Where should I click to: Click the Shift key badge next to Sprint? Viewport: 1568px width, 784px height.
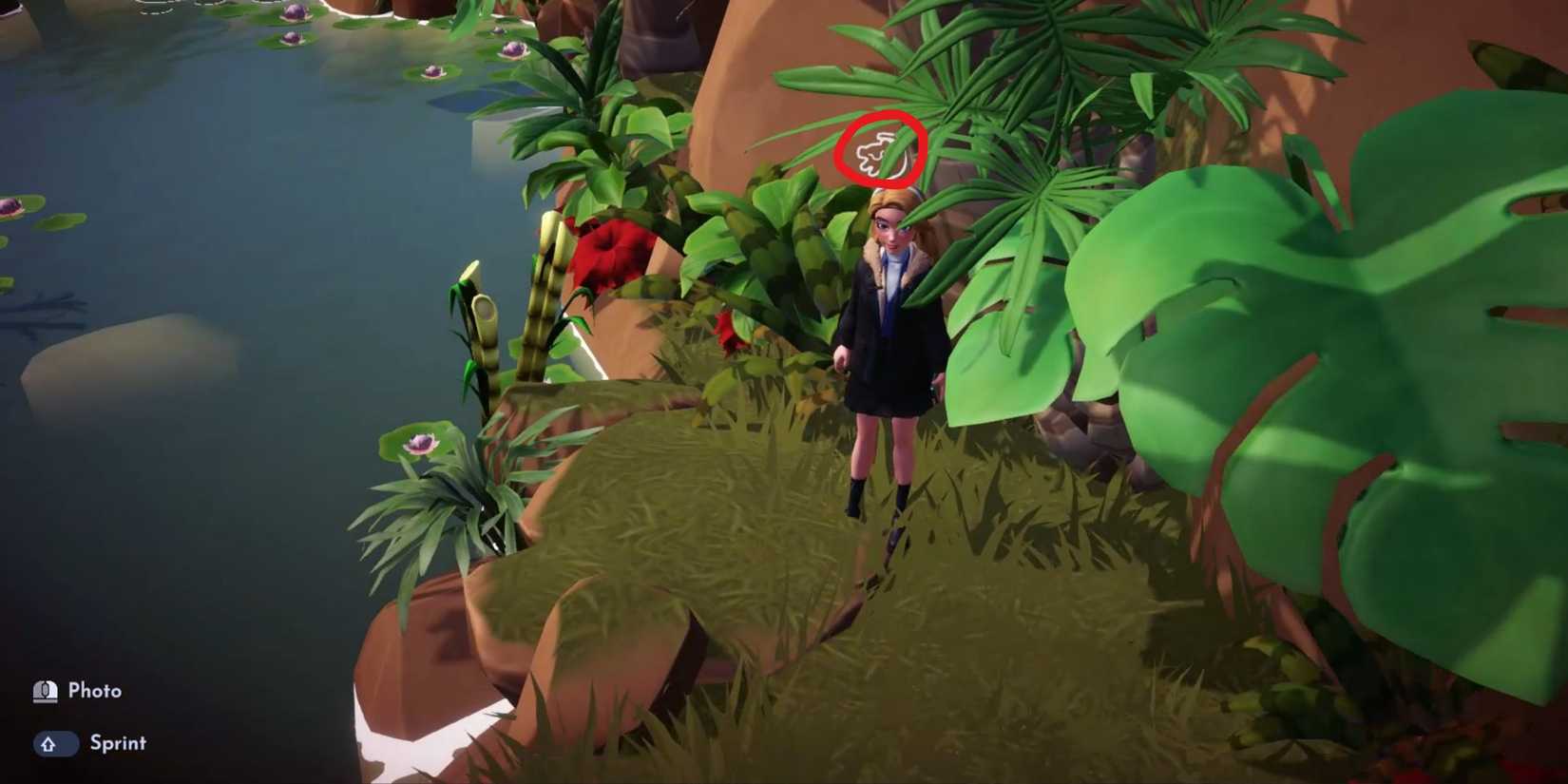pyautogui.click(x=55, y=744)
